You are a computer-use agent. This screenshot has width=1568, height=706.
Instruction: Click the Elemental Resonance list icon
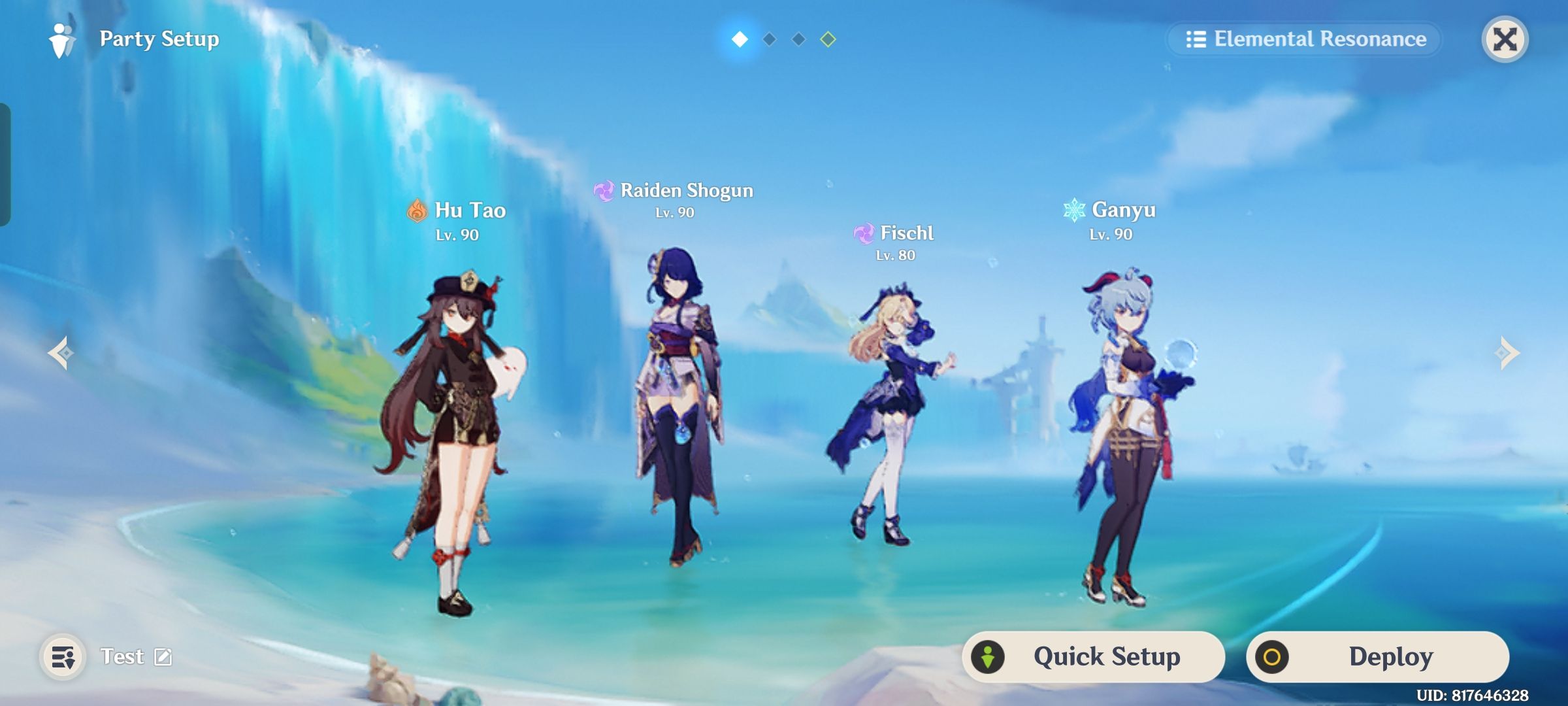point(1196,39)
